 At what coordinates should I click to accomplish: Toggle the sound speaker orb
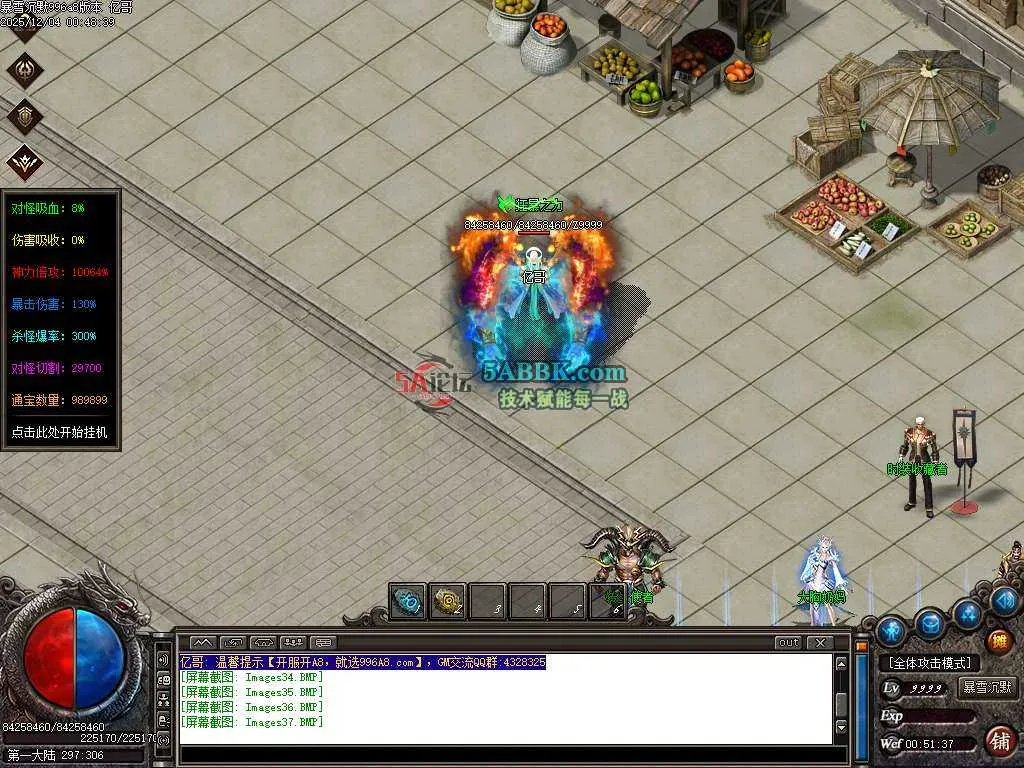tap(1005, 600)
